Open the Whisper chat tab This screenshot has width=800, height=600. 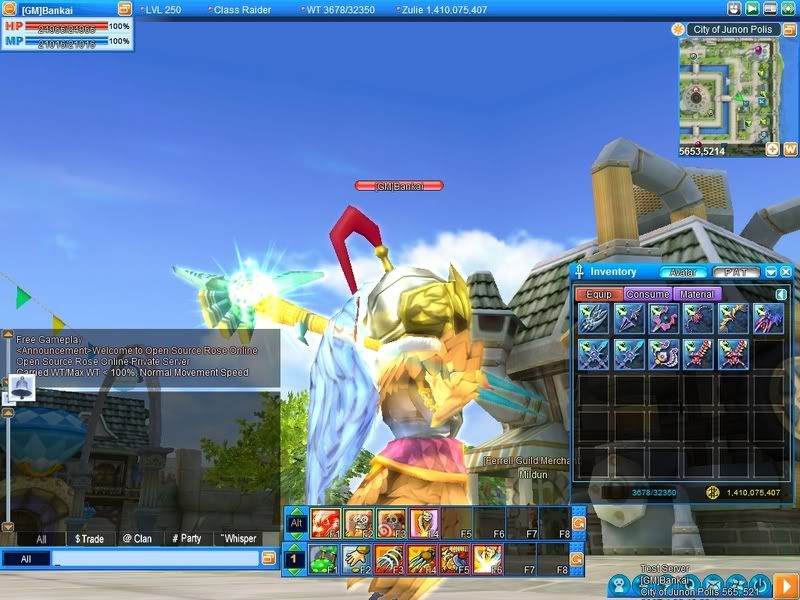coord(237,539)
